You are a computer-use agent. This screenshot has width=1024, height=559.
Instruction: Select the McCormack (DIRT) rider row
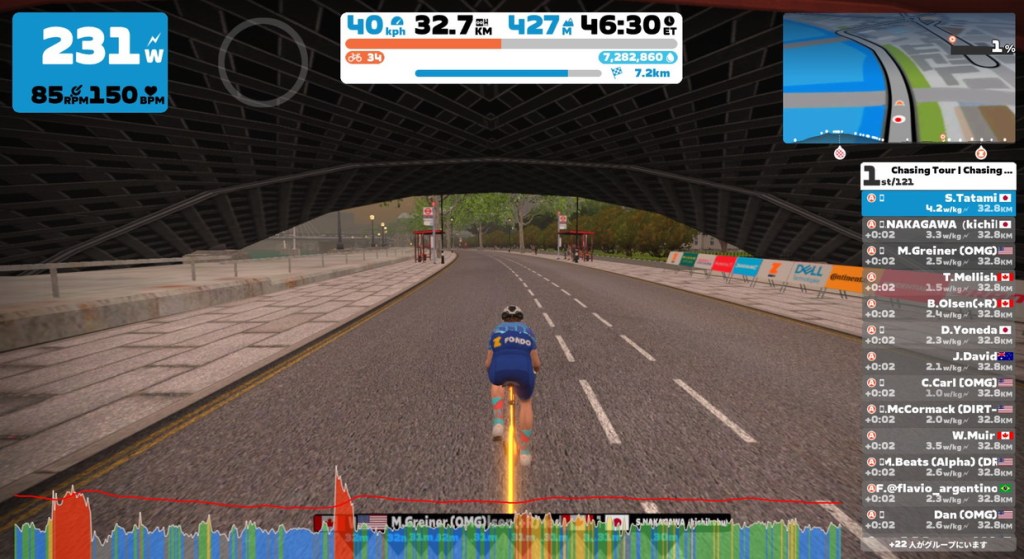(x=938, y=414)
